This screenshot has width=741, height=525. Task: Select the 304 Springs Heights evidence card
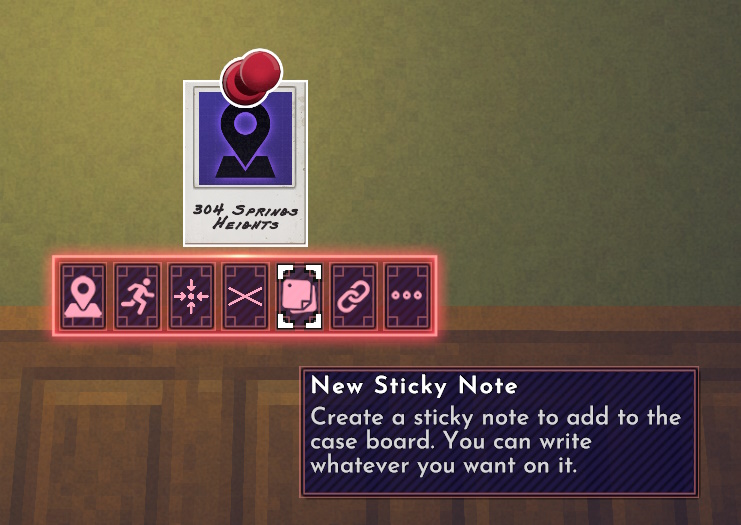[x=245, y=170]
